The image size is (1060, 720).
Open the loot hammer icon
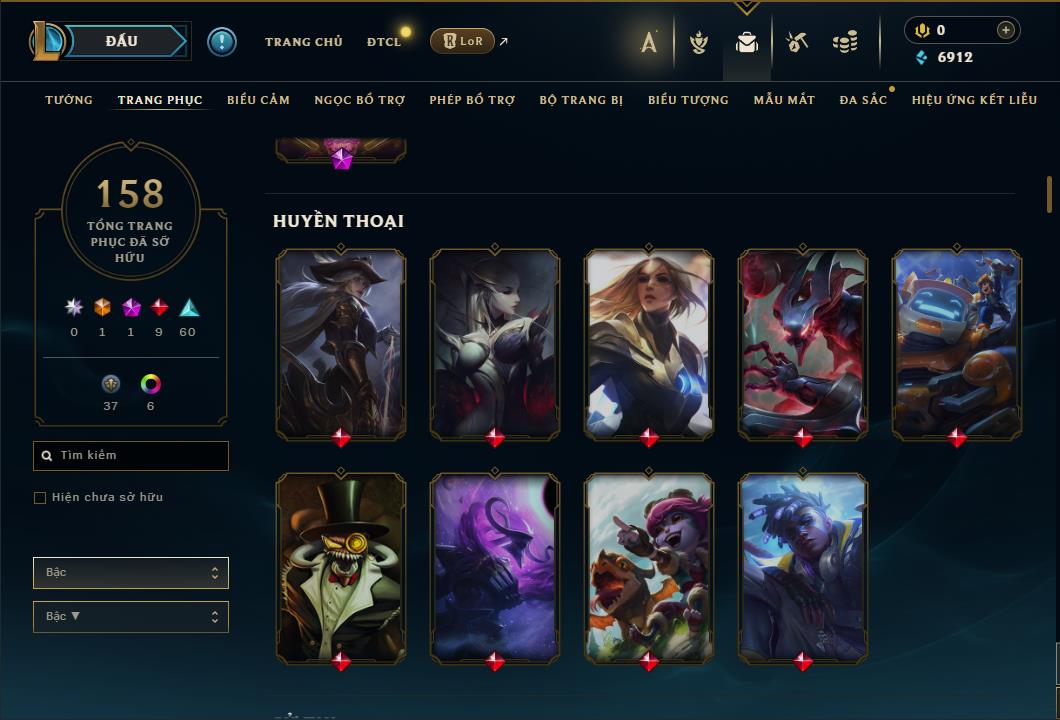pos(796,42)
